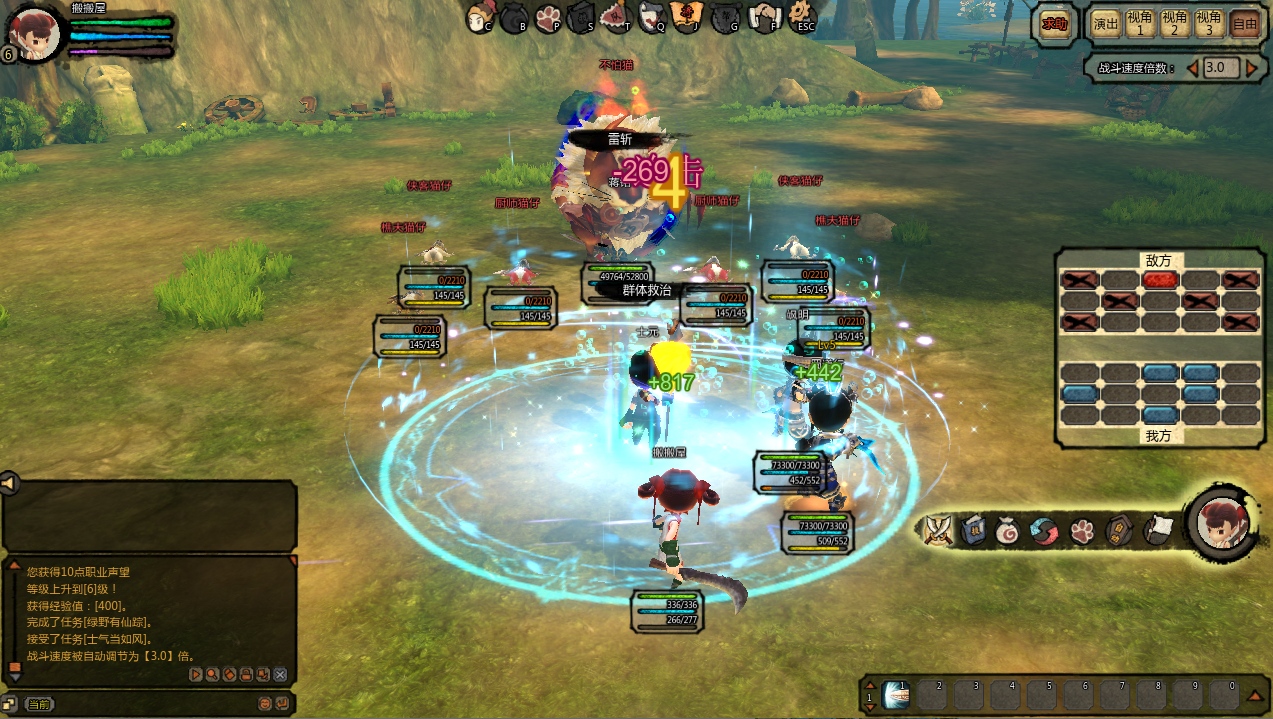The height and width of the screenshot is (719, 1273).
Task: Expand the hotbar with the orange up arrow
Action: [x=1254, y=696]
